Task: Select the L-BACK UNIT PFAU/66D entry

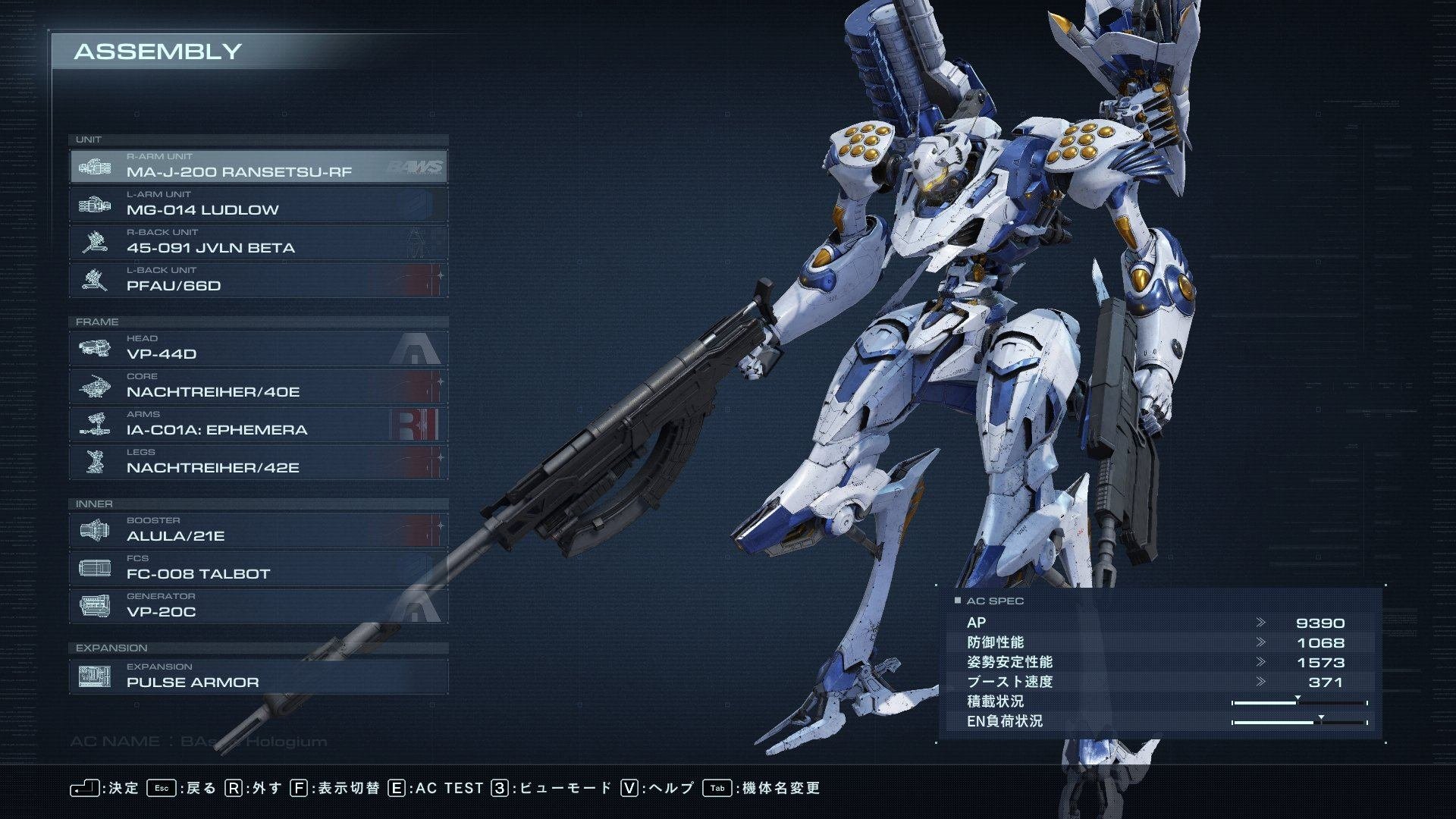Action: pos(258,280)
